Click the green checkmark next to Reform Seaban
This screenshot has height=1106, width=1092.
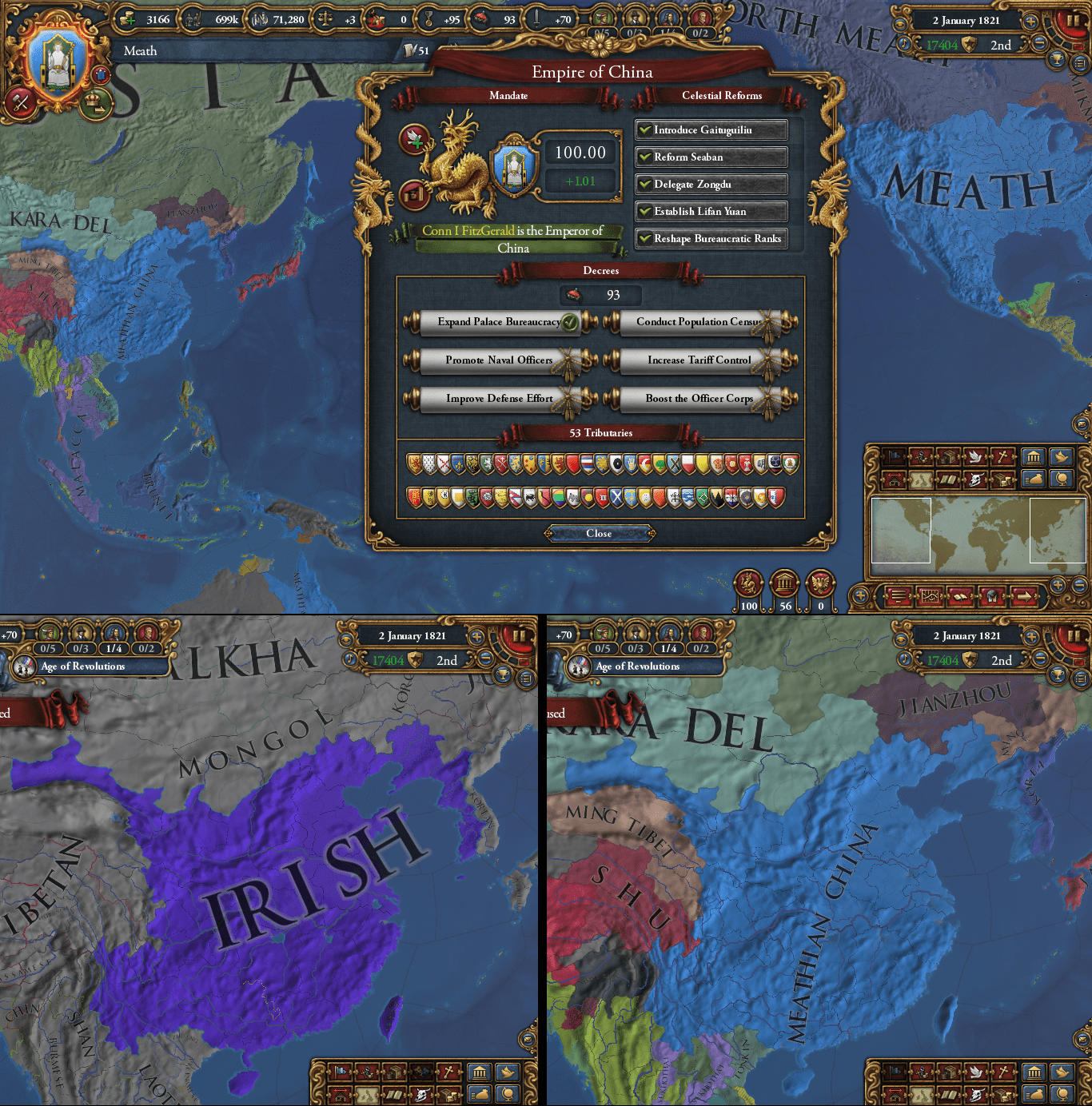click(644, 157)
